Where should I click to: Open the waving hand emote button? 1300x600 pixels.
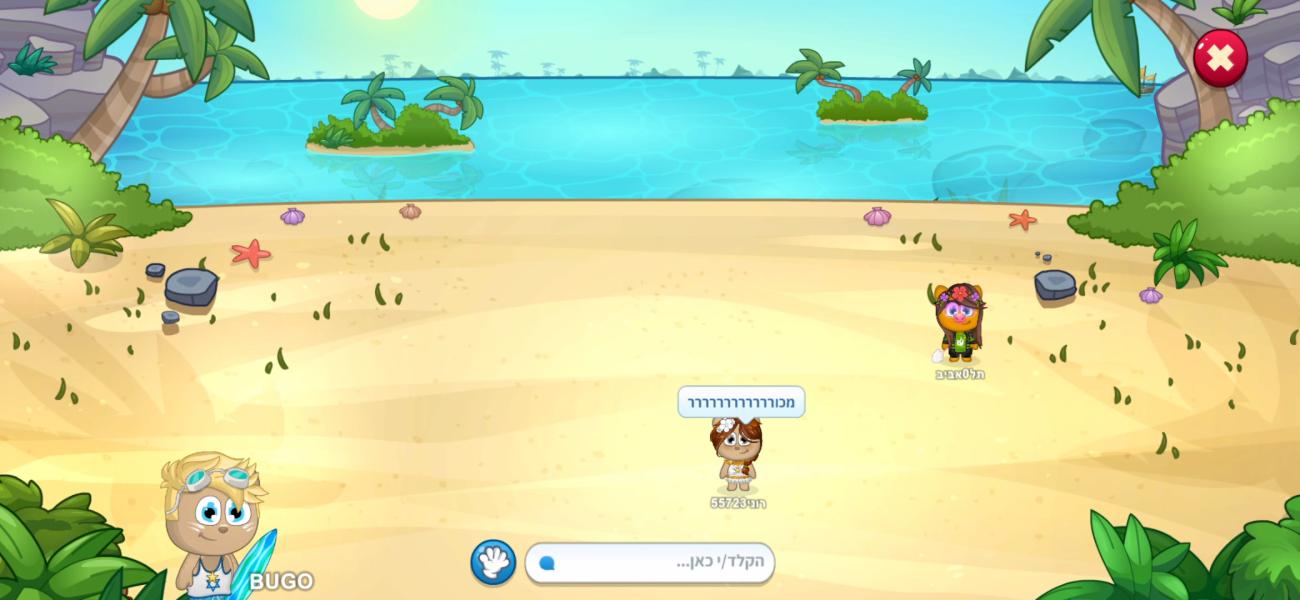493,562
